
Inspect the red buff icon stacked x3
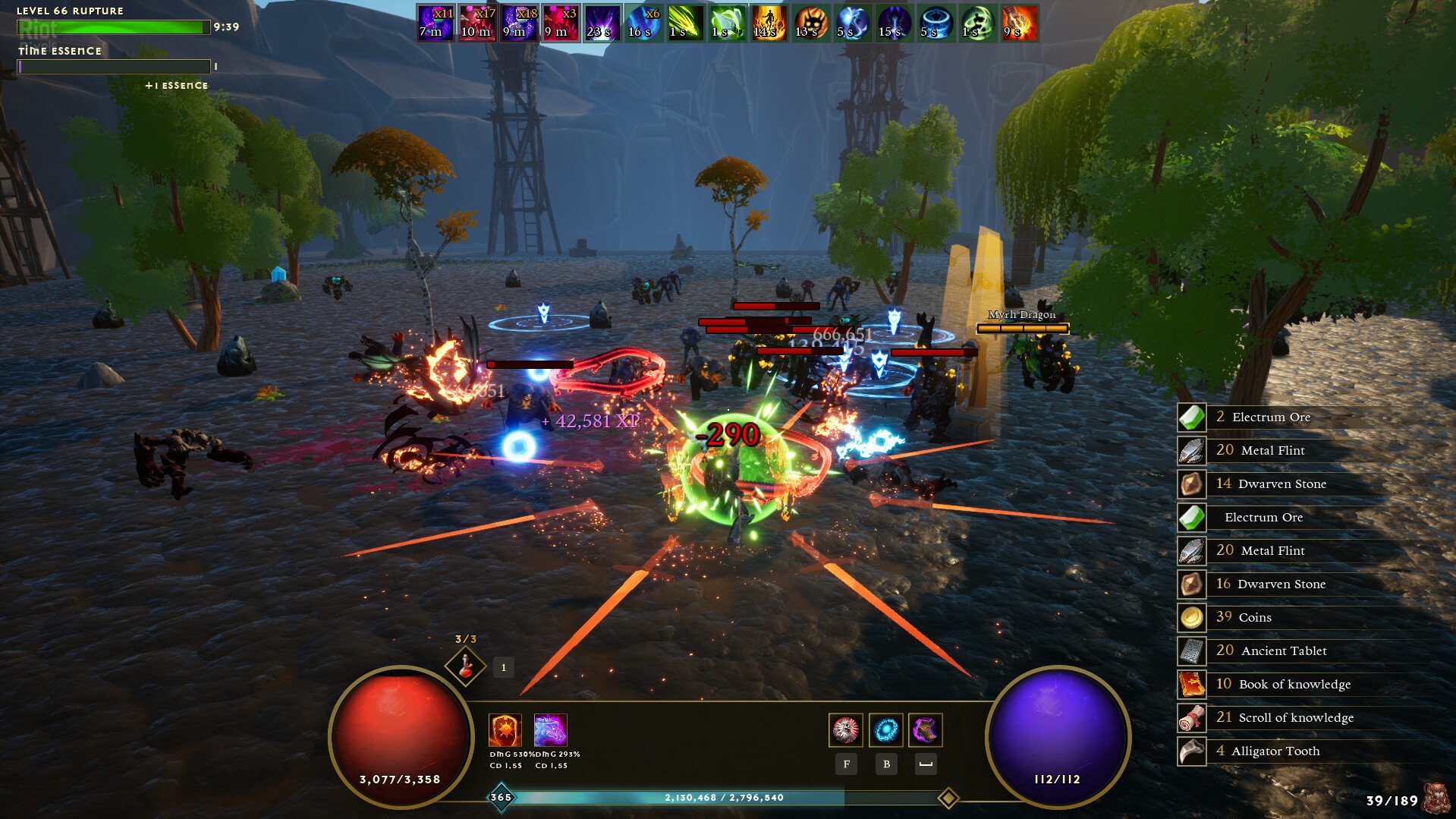point(561,23)
